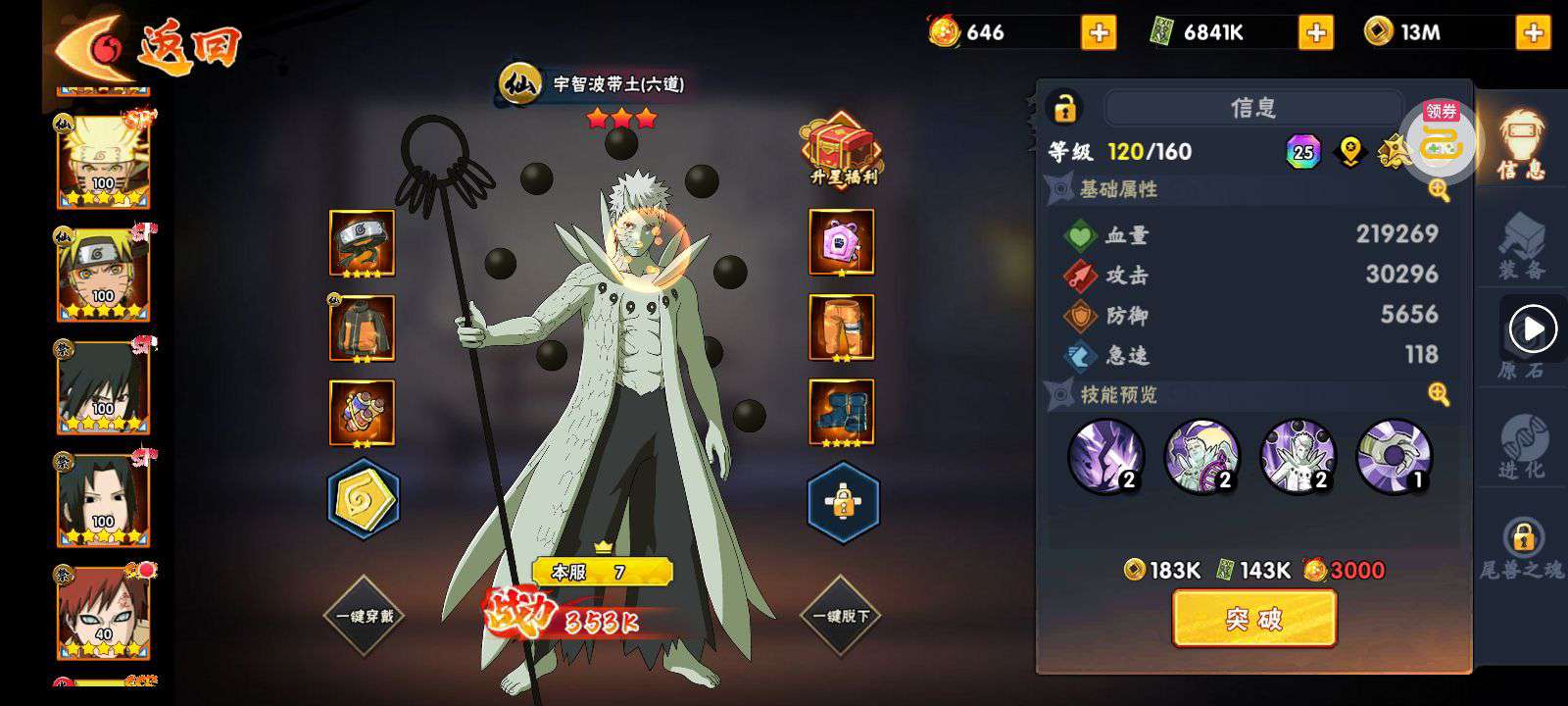Select the 一键穿戴 auto-equip button

(x=365, y=616)
